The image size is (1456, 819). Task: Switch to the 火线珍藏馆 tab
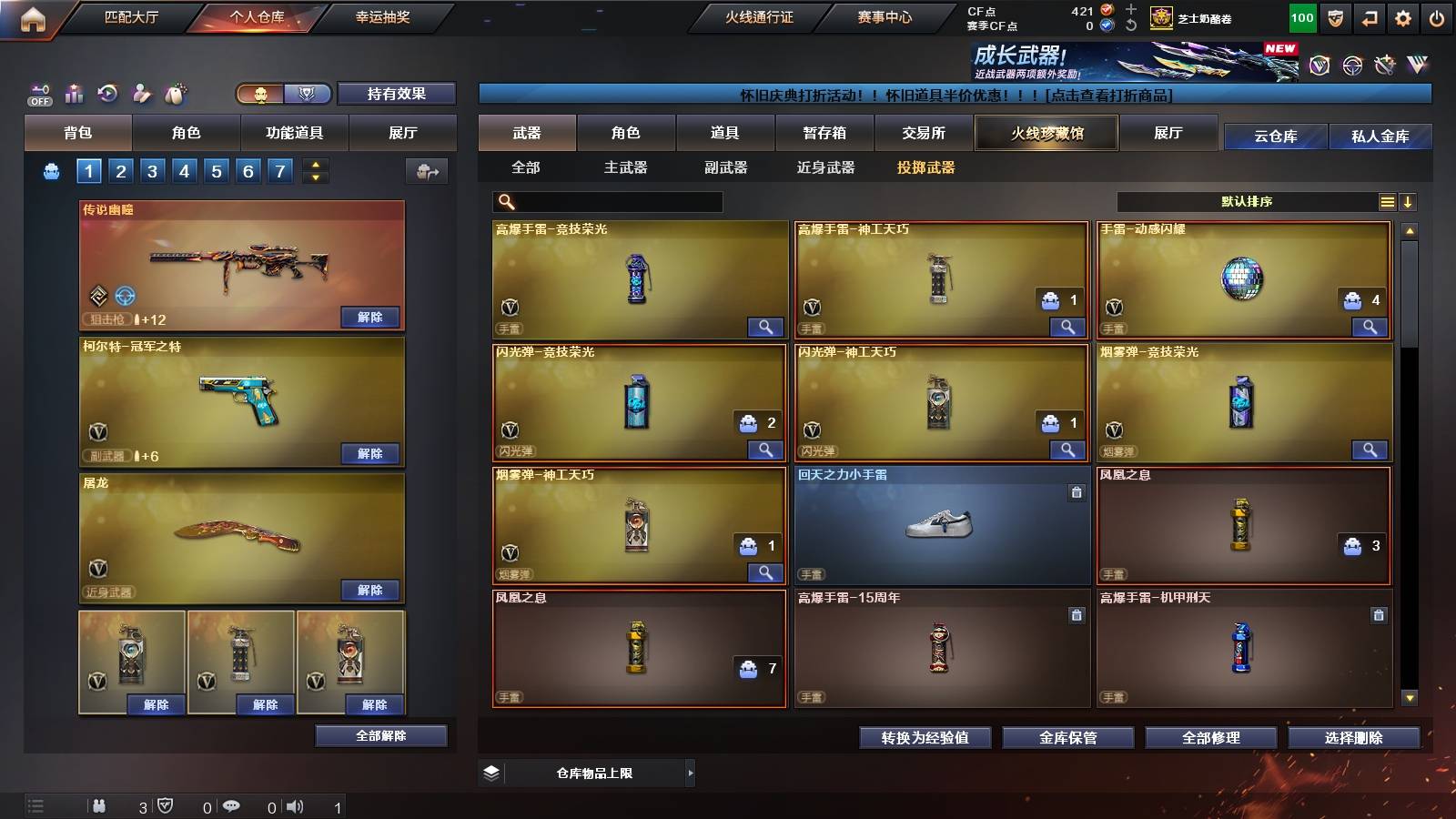tap(1046, 133)
